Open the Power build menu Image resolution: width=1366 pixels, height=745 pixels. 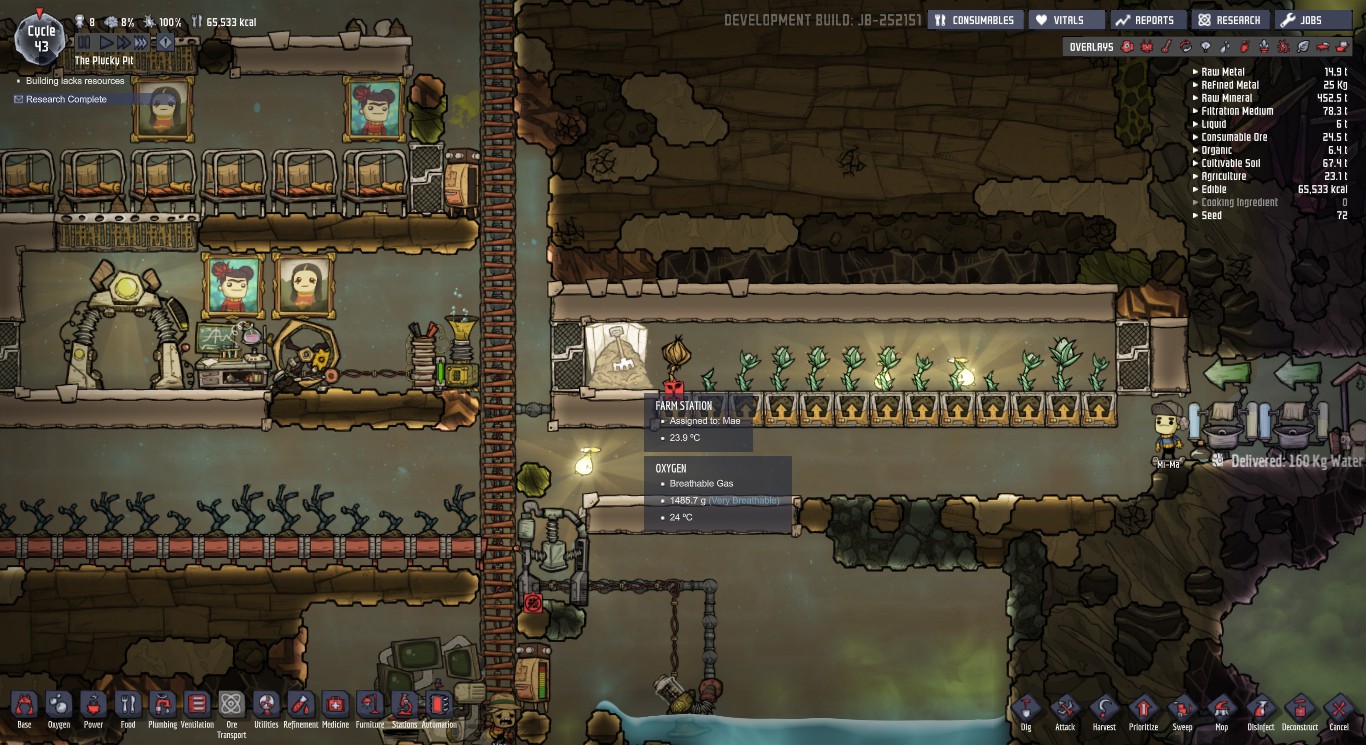point(93,706)
